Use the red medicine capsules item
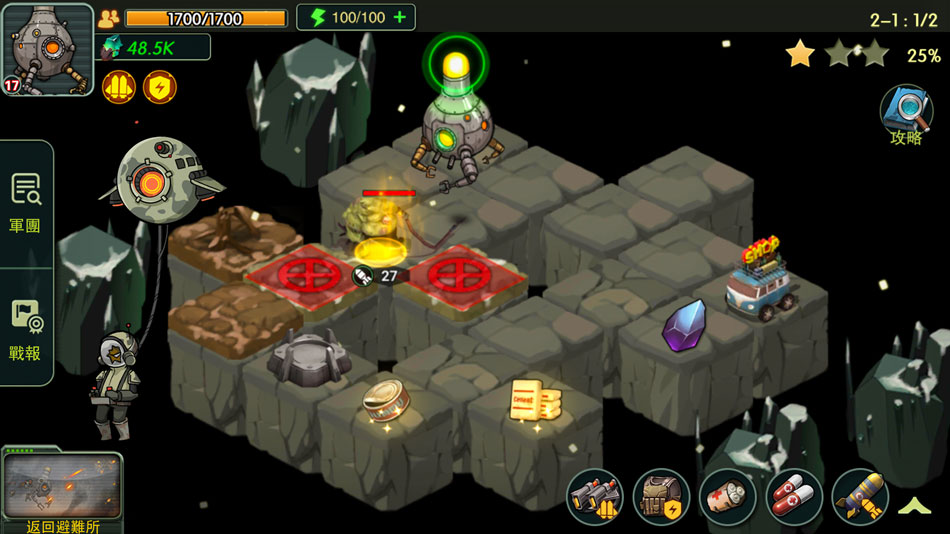The width and height of the screenshot is (950, 534). tap(794, 497)
